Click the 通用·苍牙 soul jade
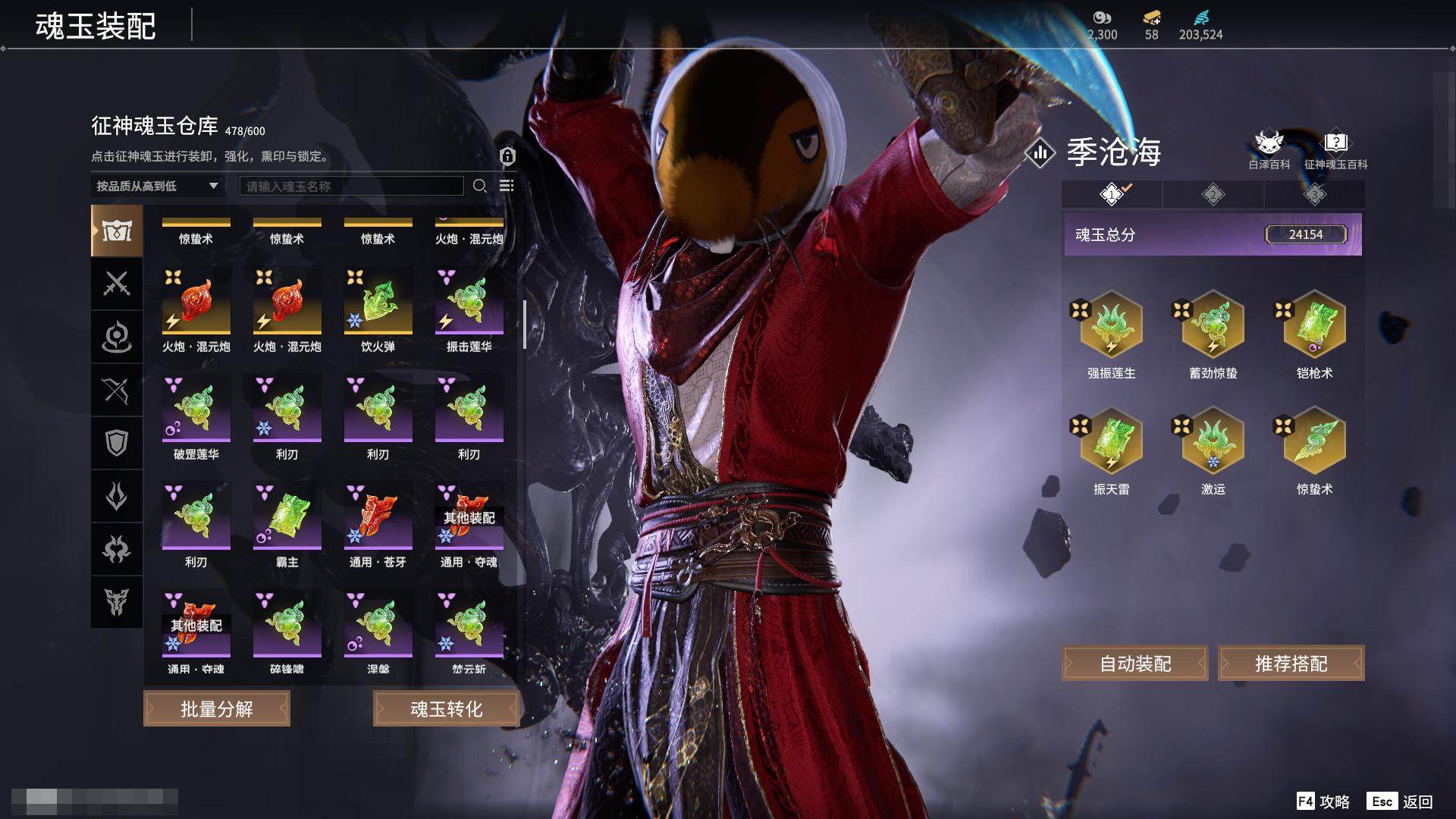Image resolution: width=1456 pixels, height=819 pixels. click(x=378, y=519)
